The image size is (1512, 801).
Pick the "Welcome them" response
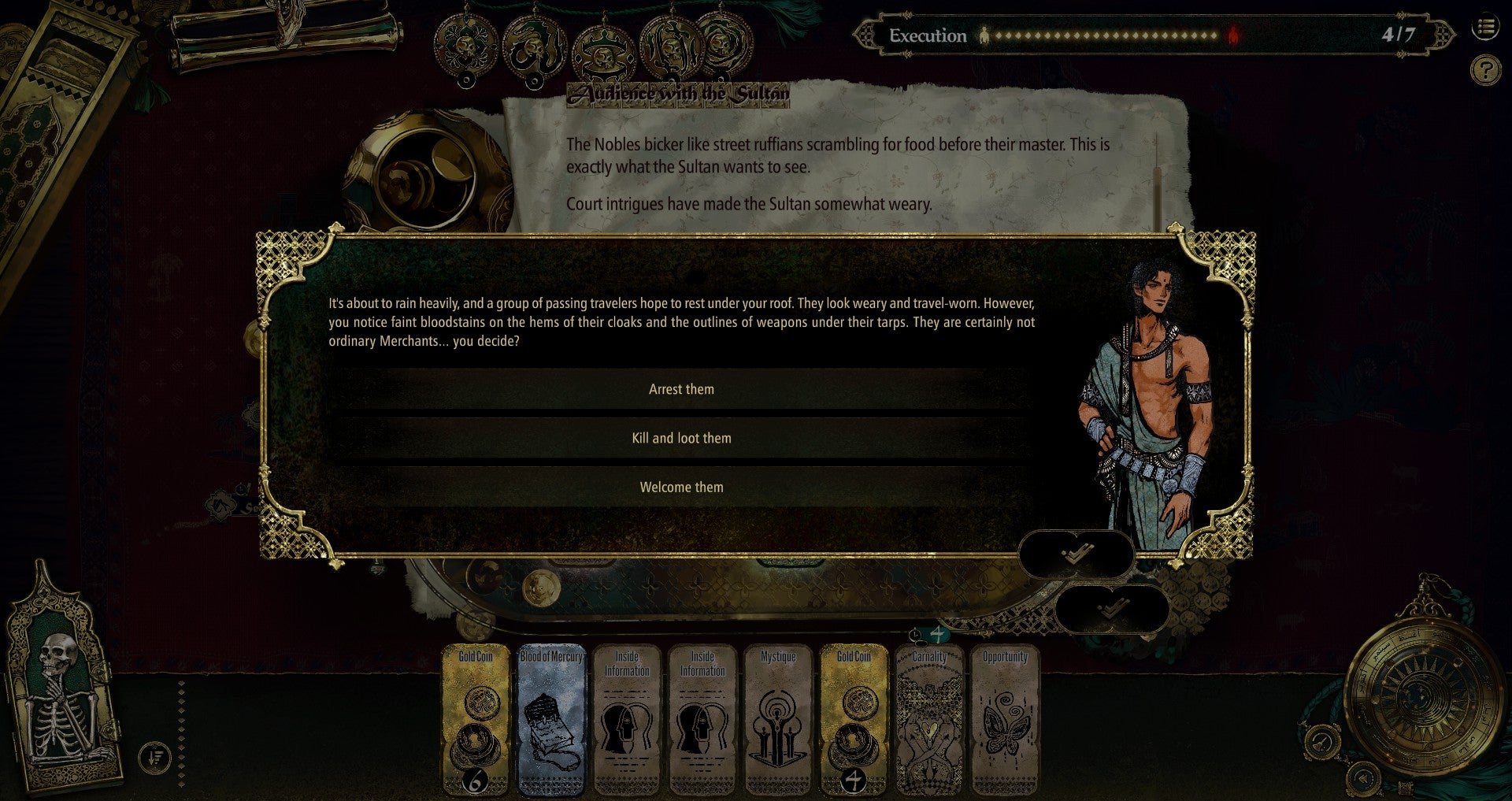pyautogui.click(x=681, y=487)
